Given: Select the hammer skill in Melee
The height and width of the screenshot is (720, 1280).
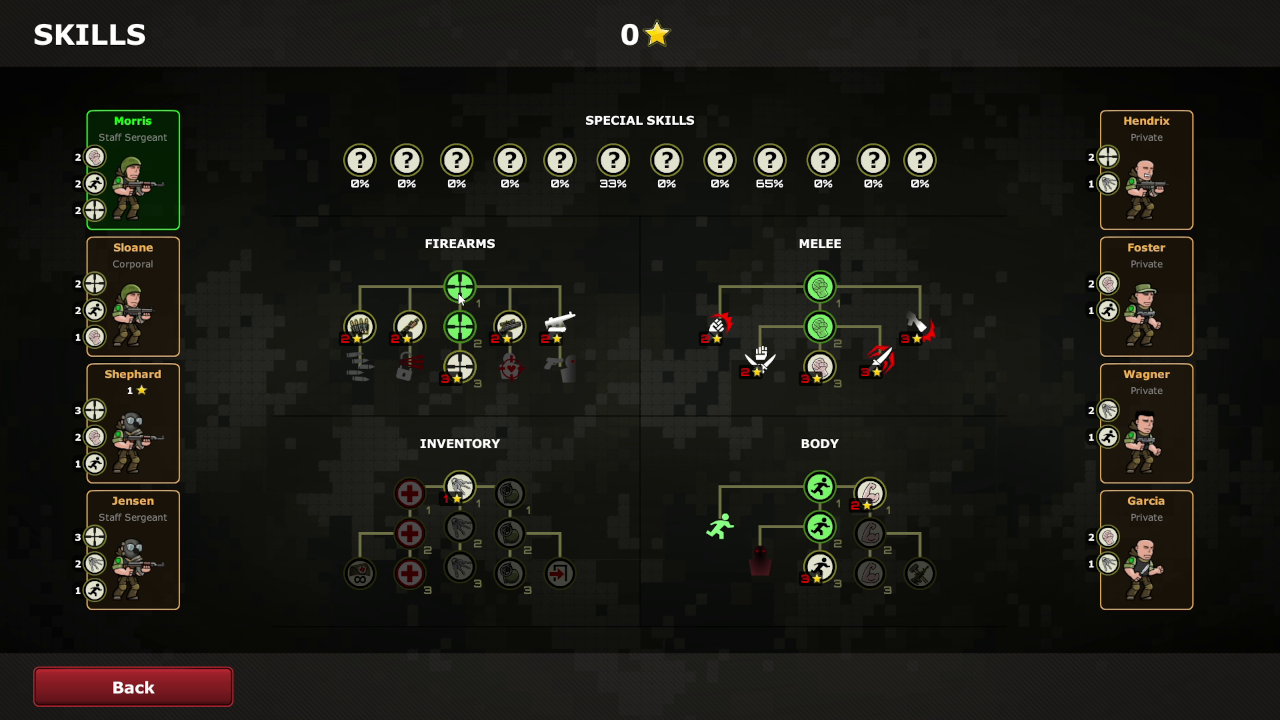Looking at the screenshot, I should 917,326.
